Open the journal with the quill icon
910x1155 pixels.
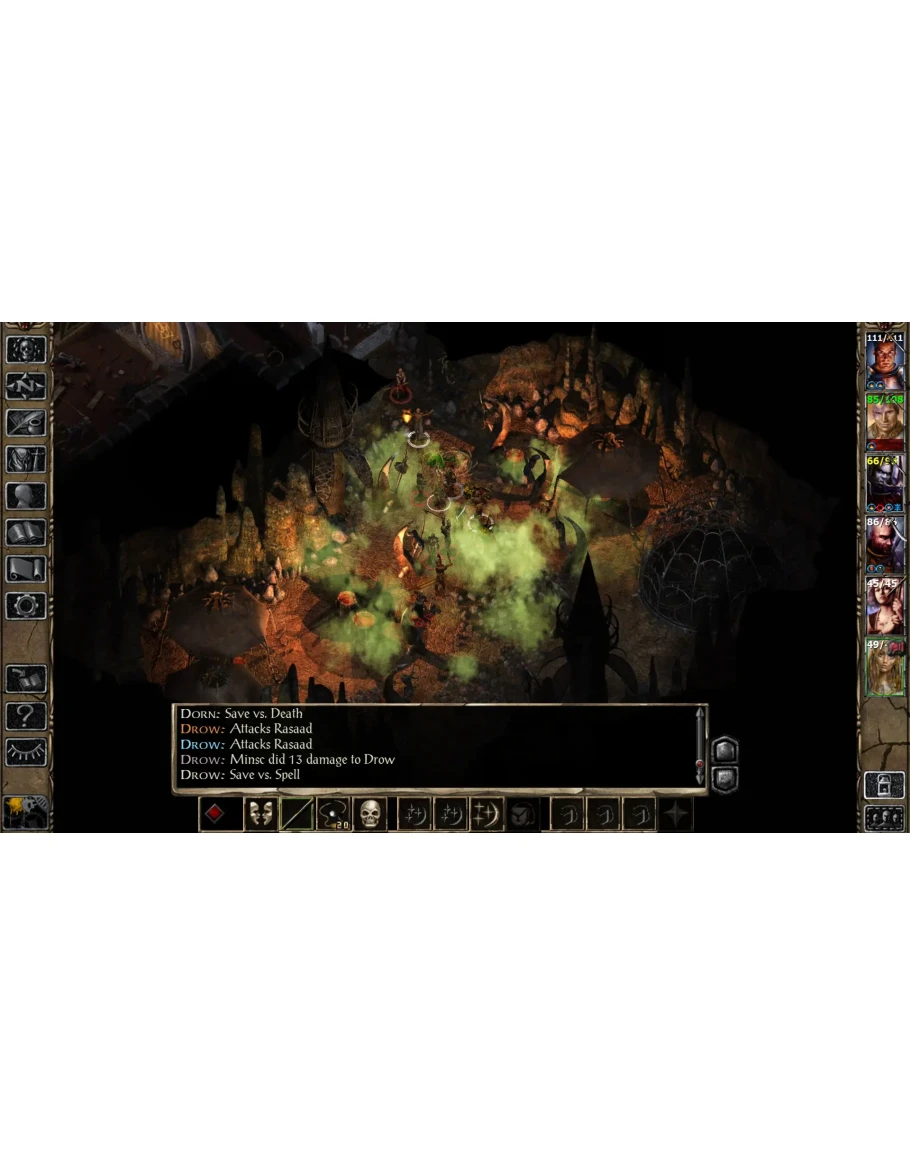click(26, 422)
